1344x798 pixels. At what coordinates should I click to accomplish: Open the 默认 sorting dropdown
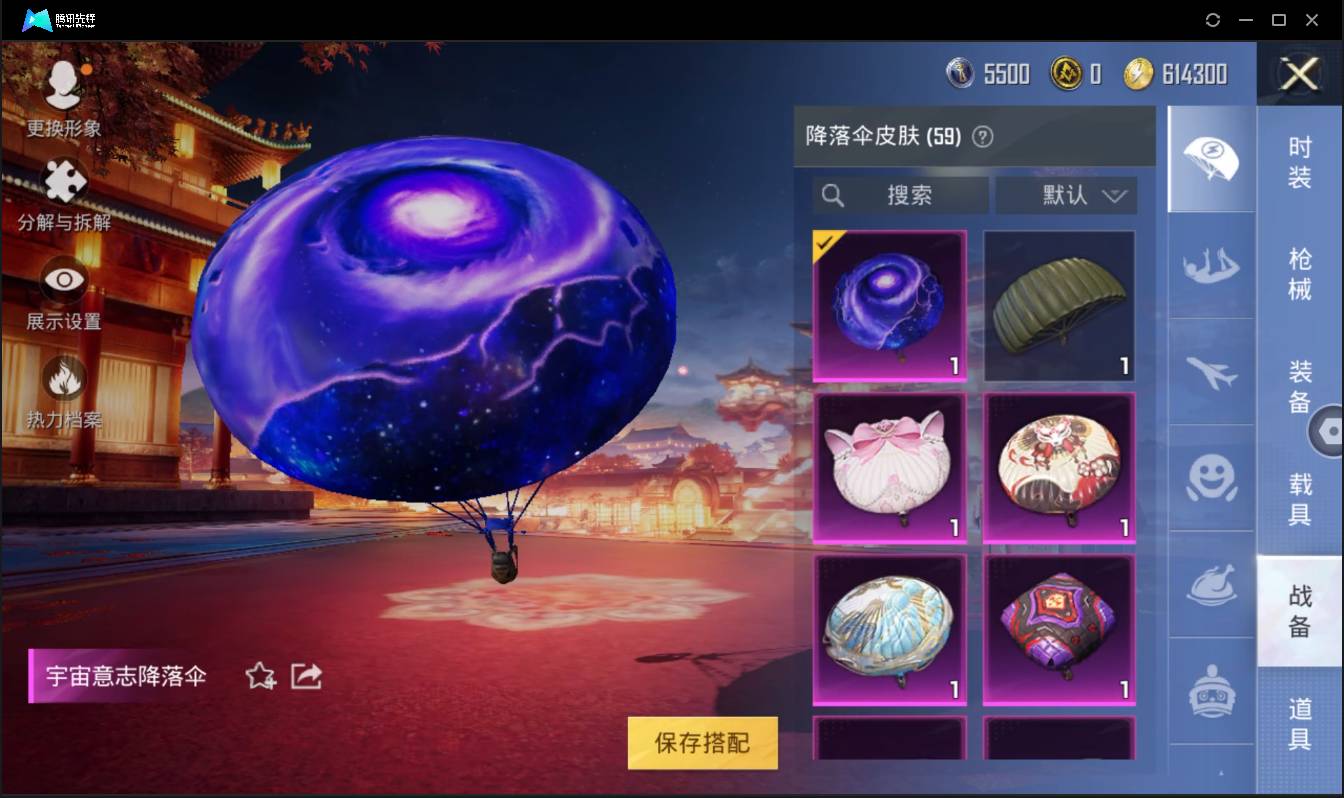[1066, 196]
